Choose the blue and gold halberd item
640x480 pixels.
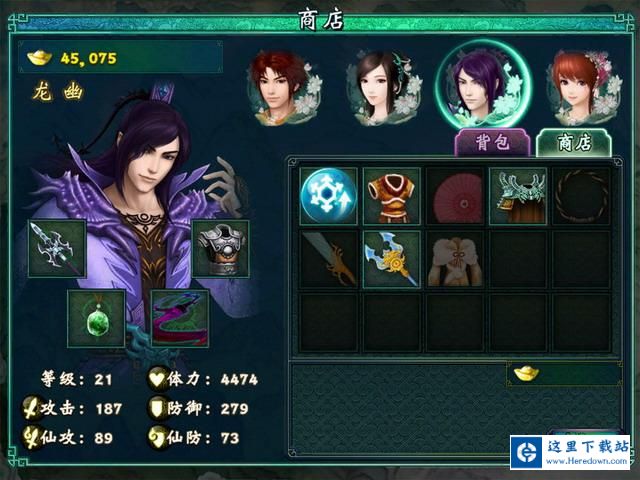pos(391,259)
